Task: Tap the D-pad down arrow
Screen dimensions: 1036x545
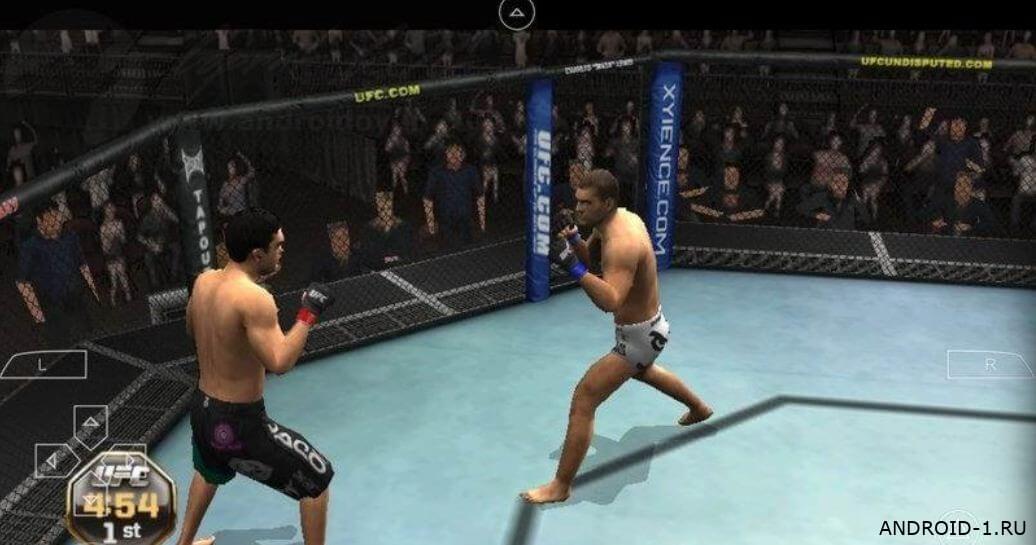Action: (x=90, y=498)
